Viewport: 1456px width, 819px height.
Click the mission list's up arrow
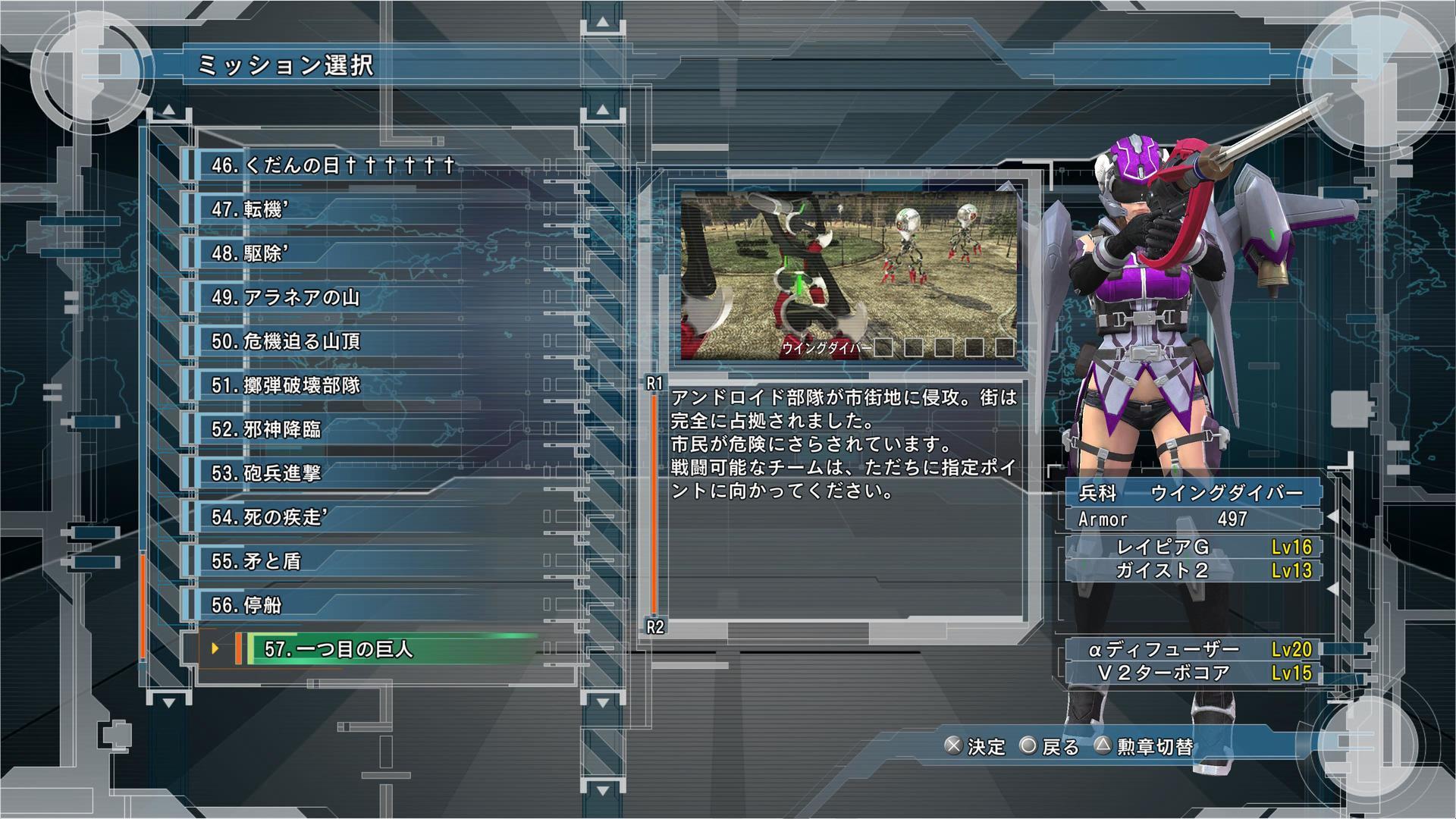(168, 111)
